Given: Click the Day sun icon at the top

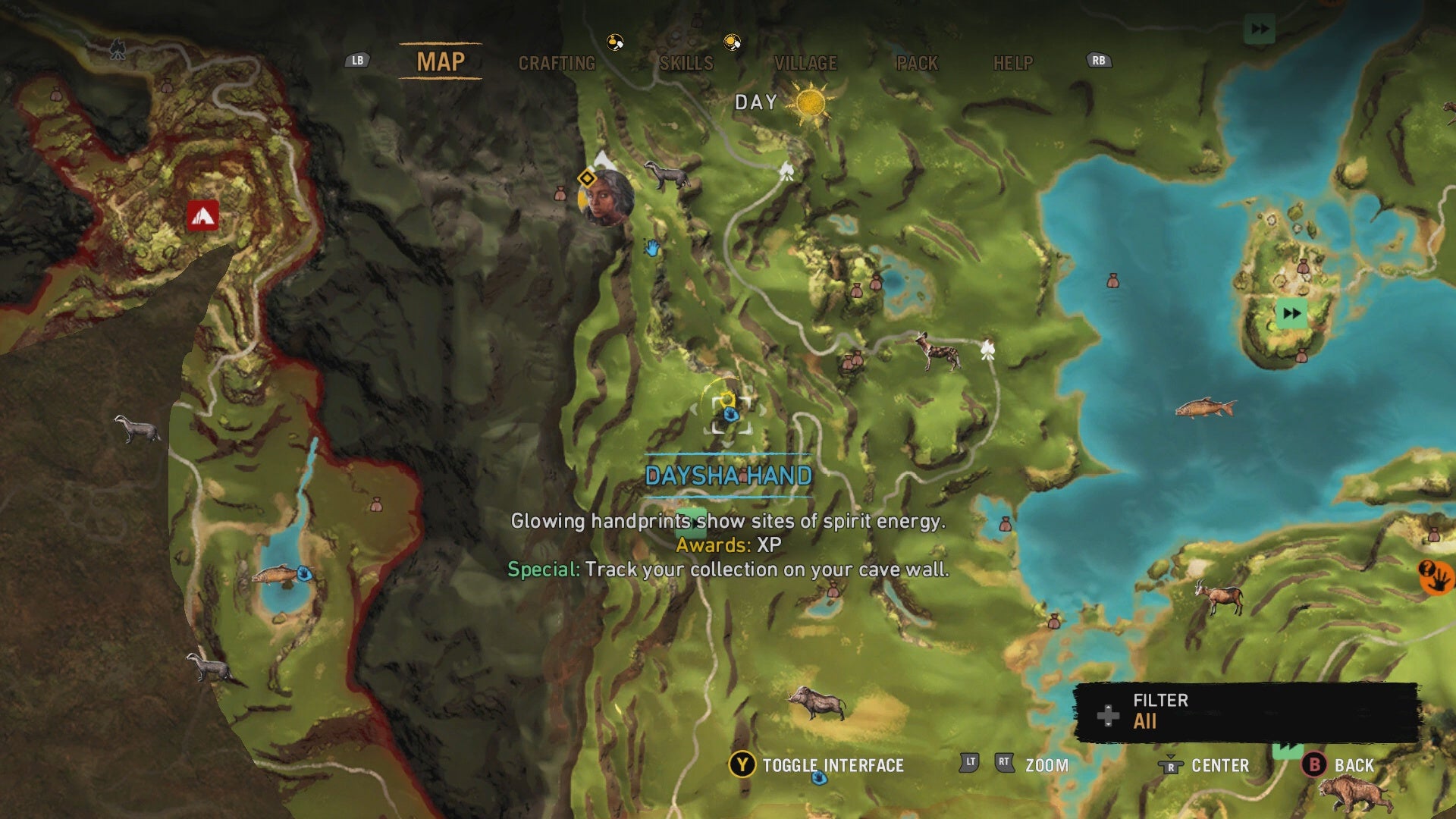Looking at the screenshot, I should [811, 102].
